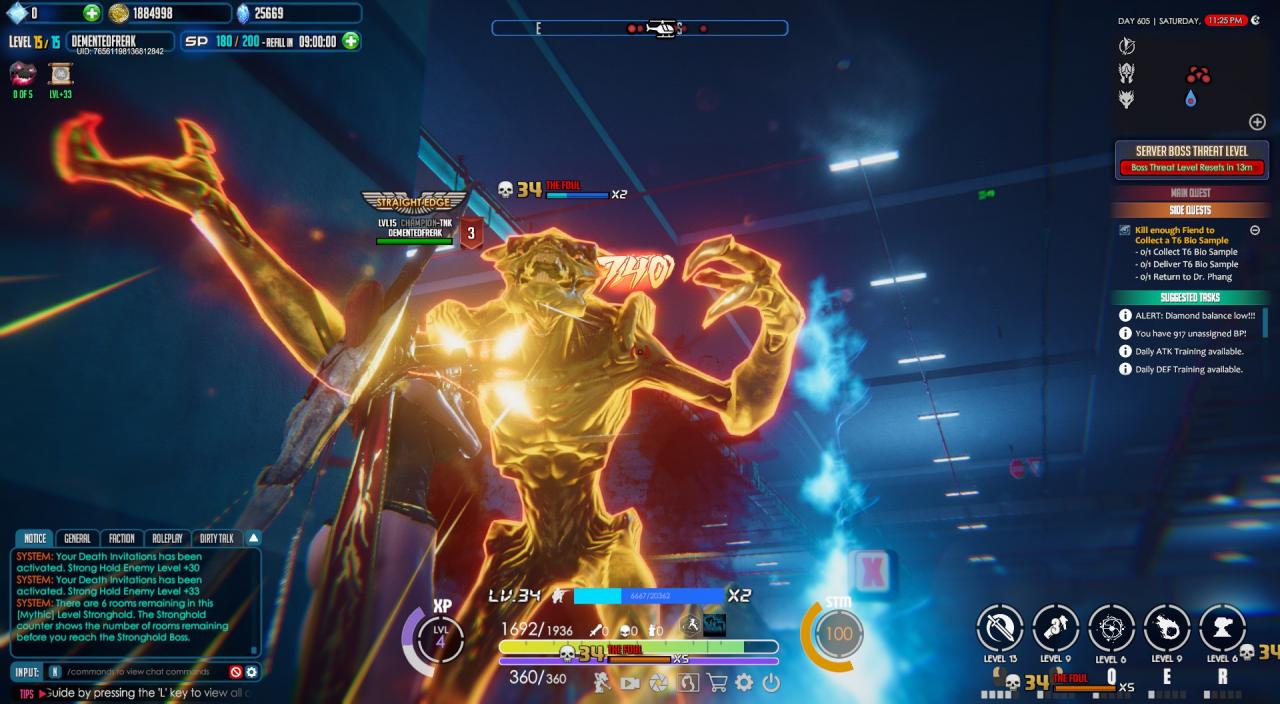Open the camera shutter photo mode
Screen dimensions: 1280x704
point(659,683)
